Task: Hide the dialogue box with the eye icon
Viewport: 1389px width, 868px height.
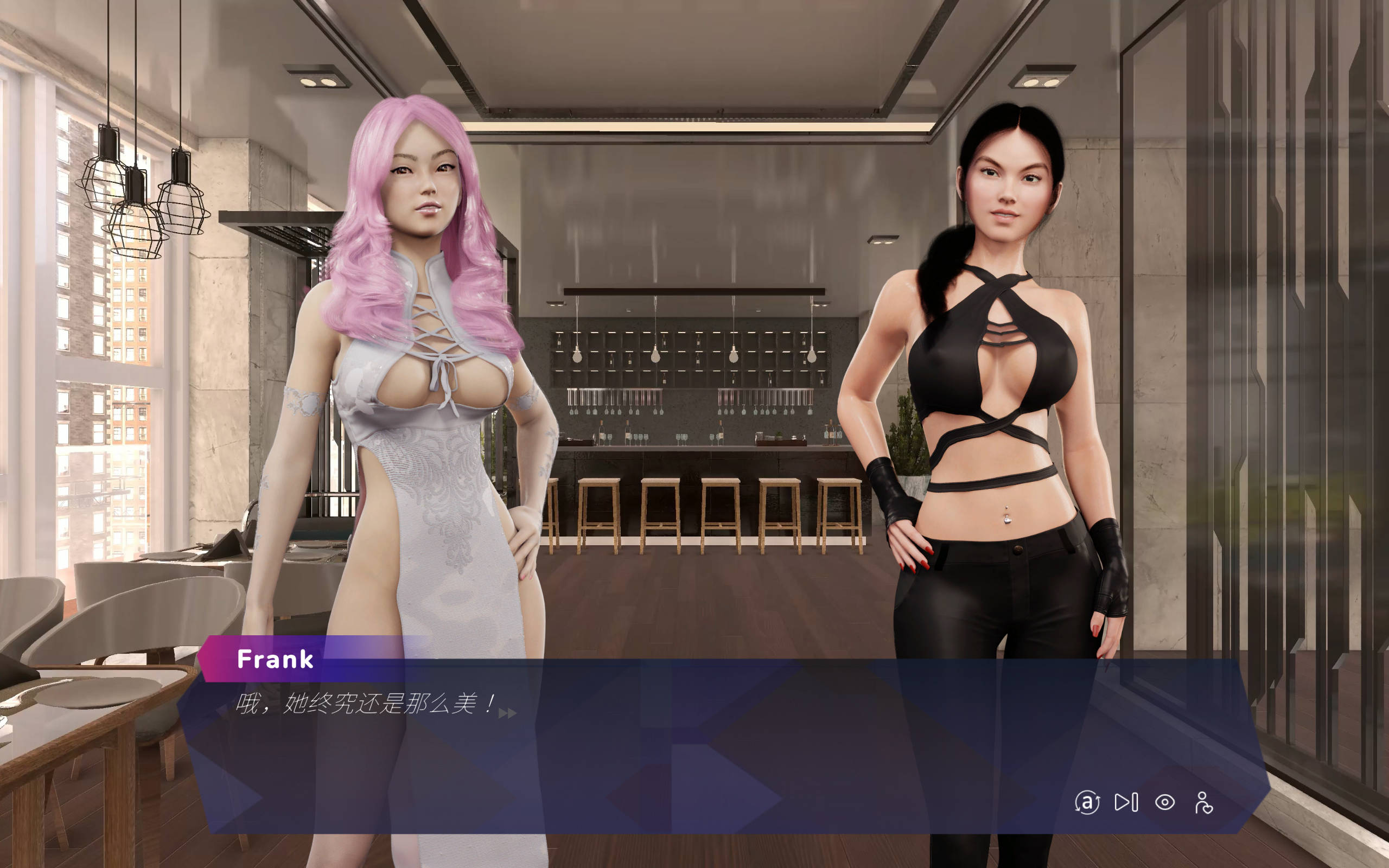Action: 1164,802
